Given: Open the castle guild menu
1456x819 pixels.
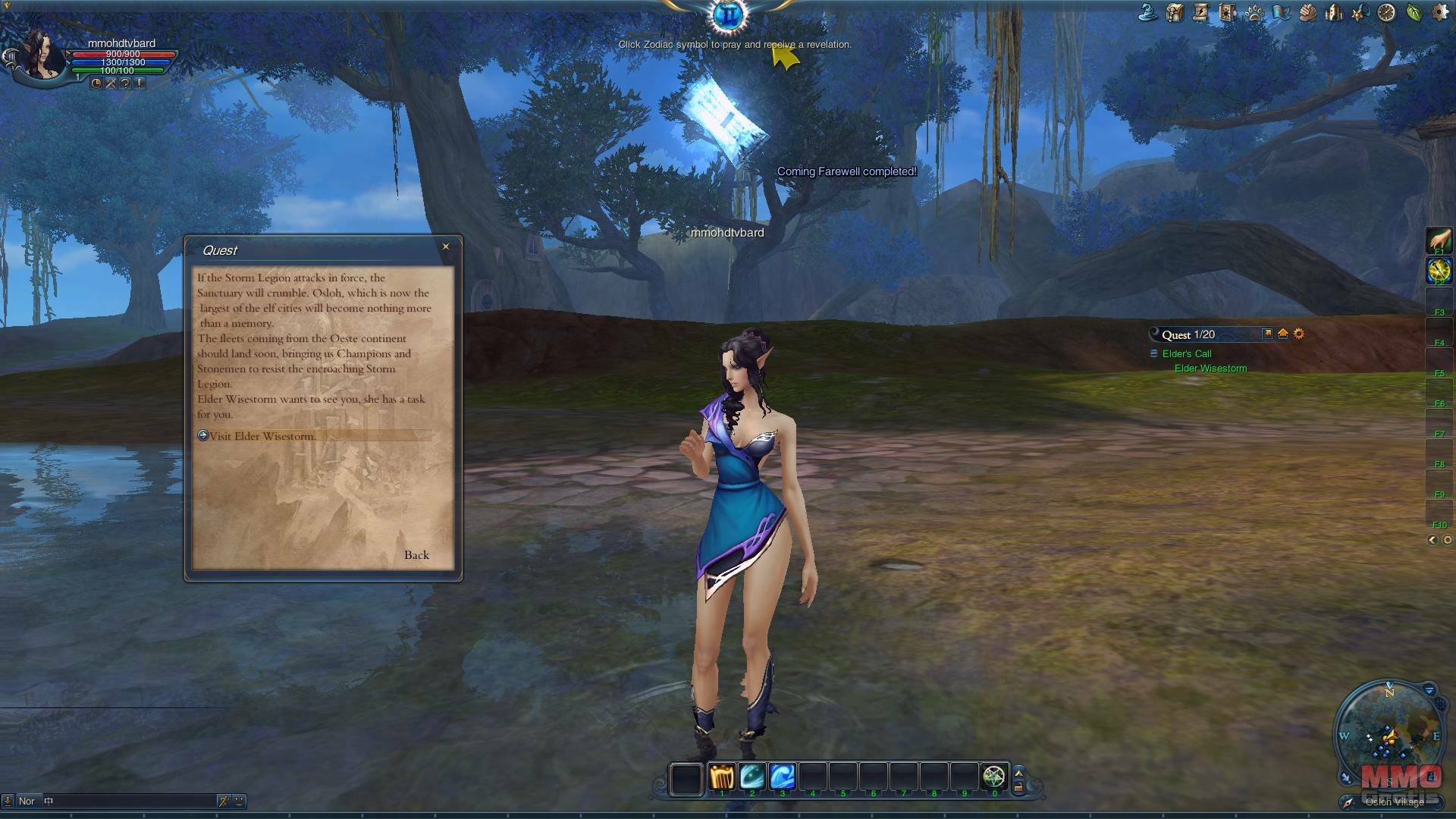Looking at the screenshot, I should pyautogui.click(x=1334, y=12).
